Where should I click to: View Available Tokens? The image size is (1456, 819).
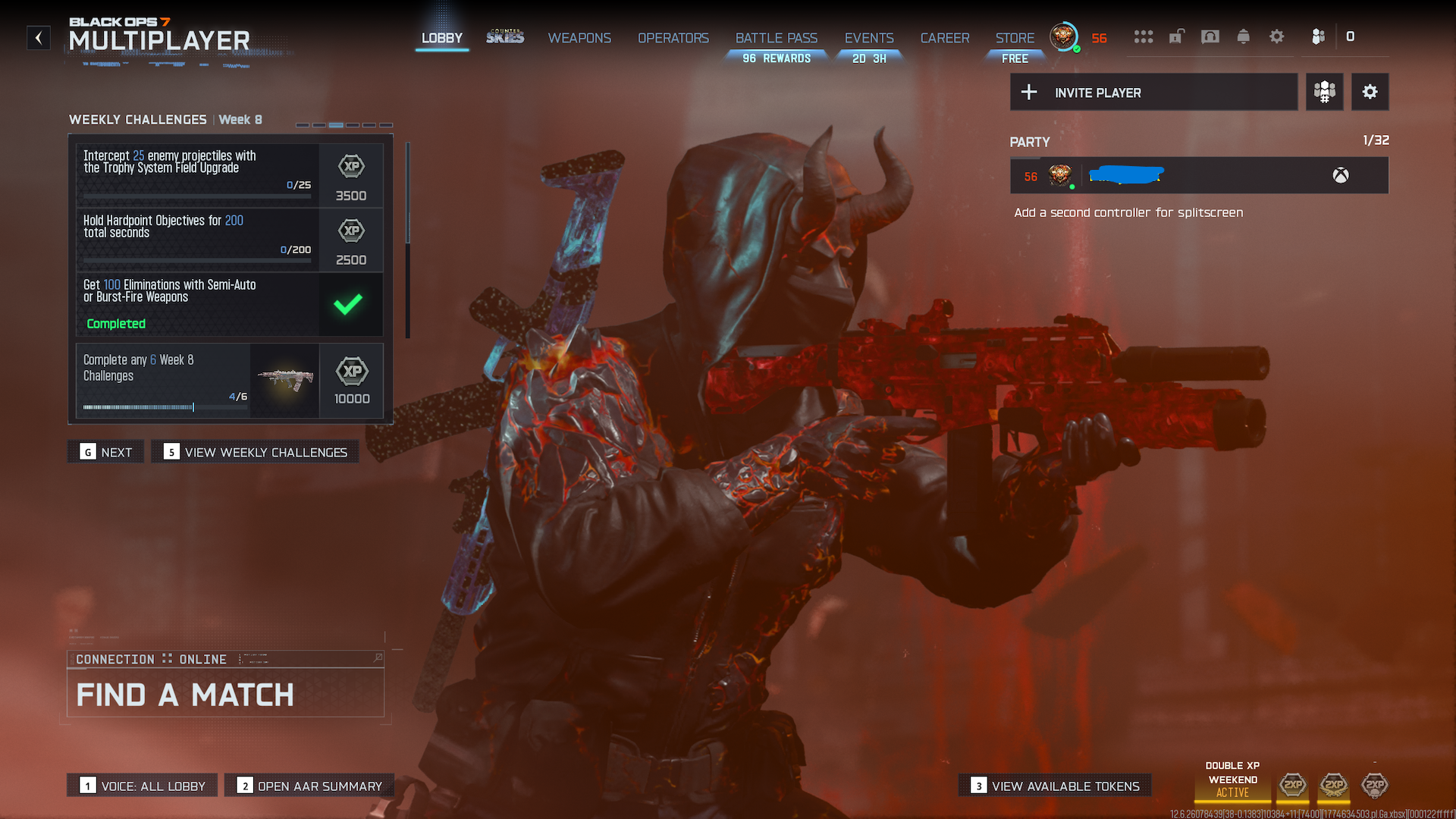tap(1055, 786)
